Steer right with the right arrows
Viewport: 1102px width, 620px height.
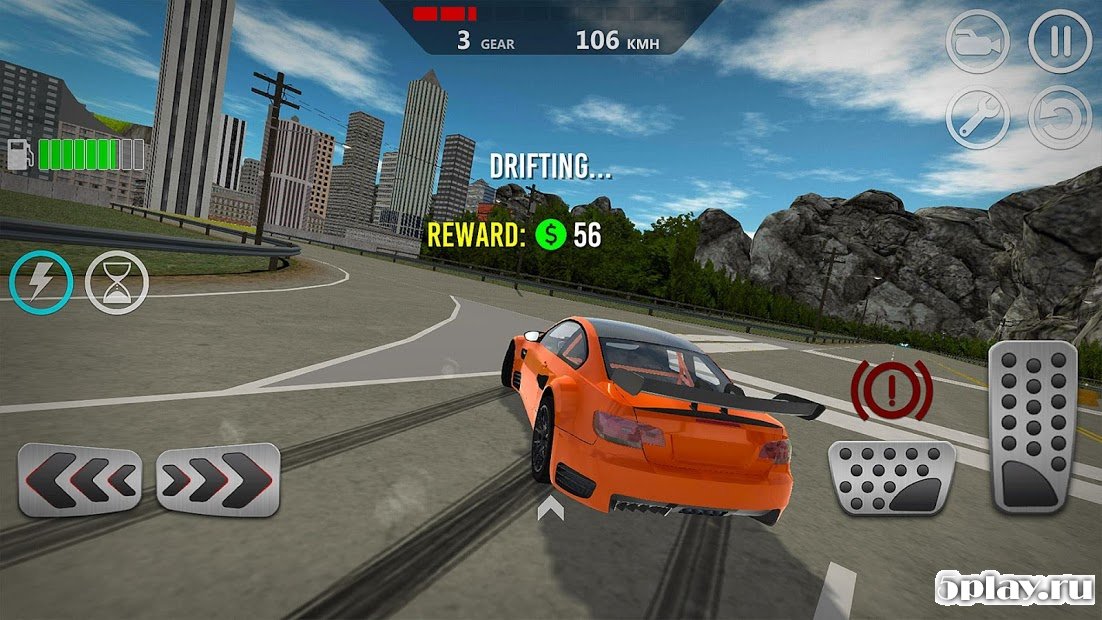click(x=218, y=478)
